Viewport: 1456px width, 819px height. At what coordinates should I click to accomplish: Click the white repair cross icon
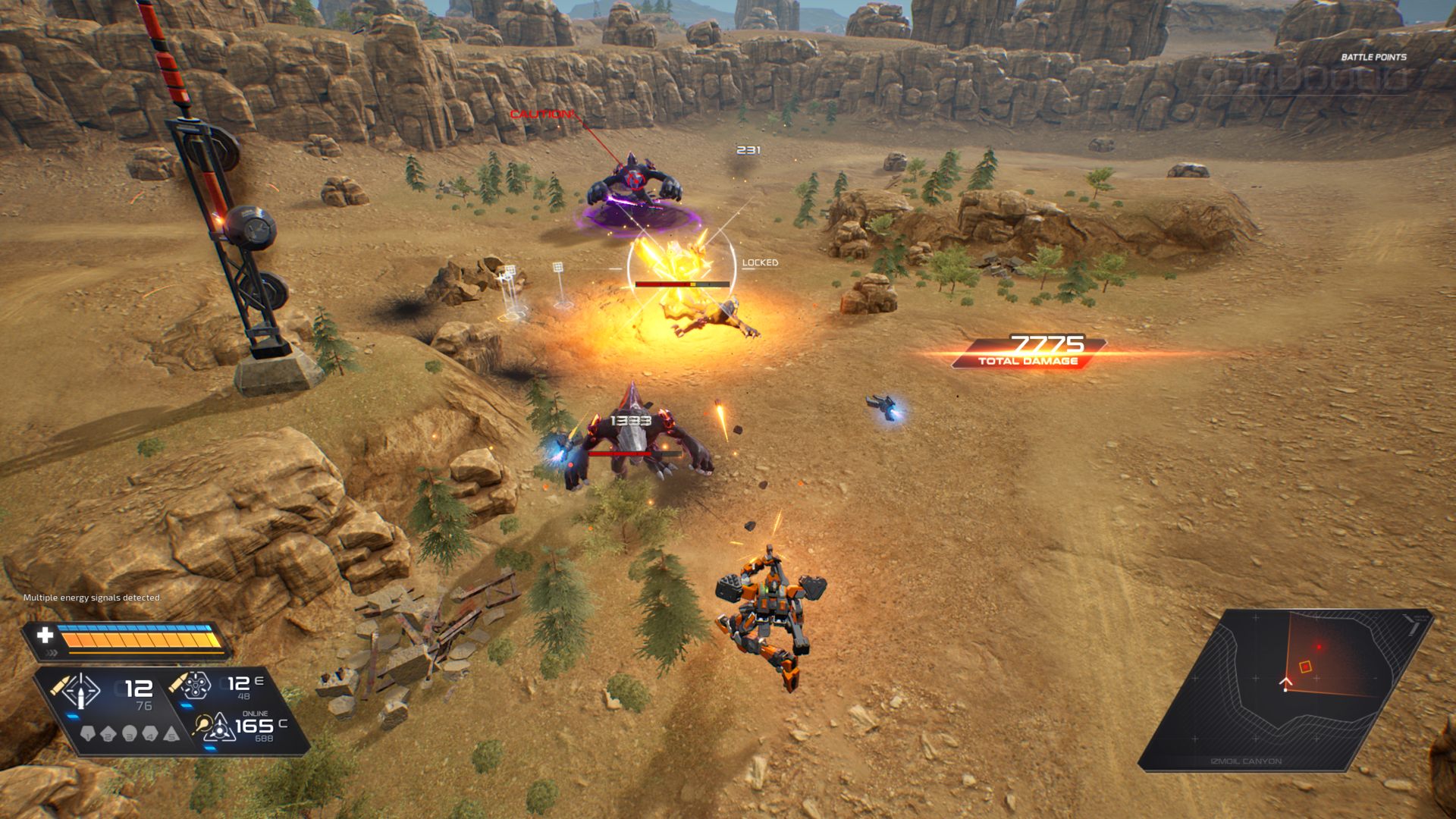[45, 635]
